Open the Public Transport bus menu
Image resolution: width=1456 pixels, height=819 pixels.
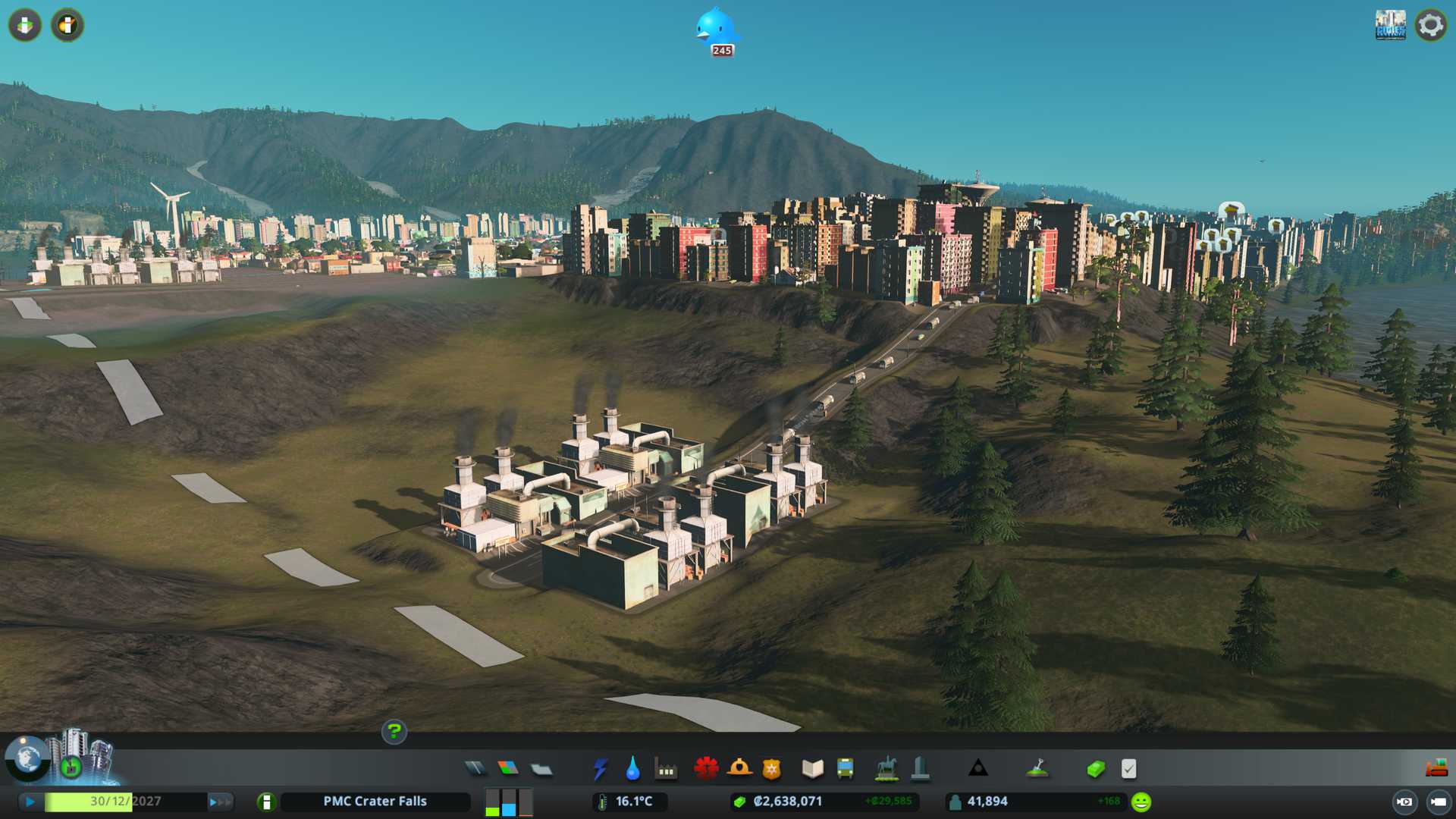(x=845, y=769)
